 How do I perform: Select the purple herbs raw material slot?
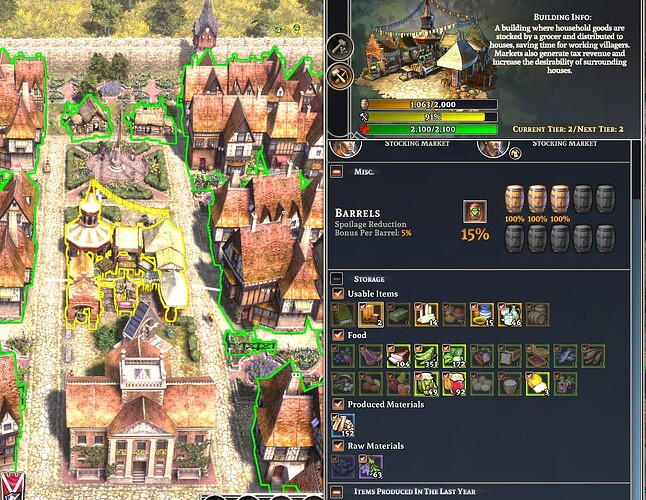click(371, 465)
